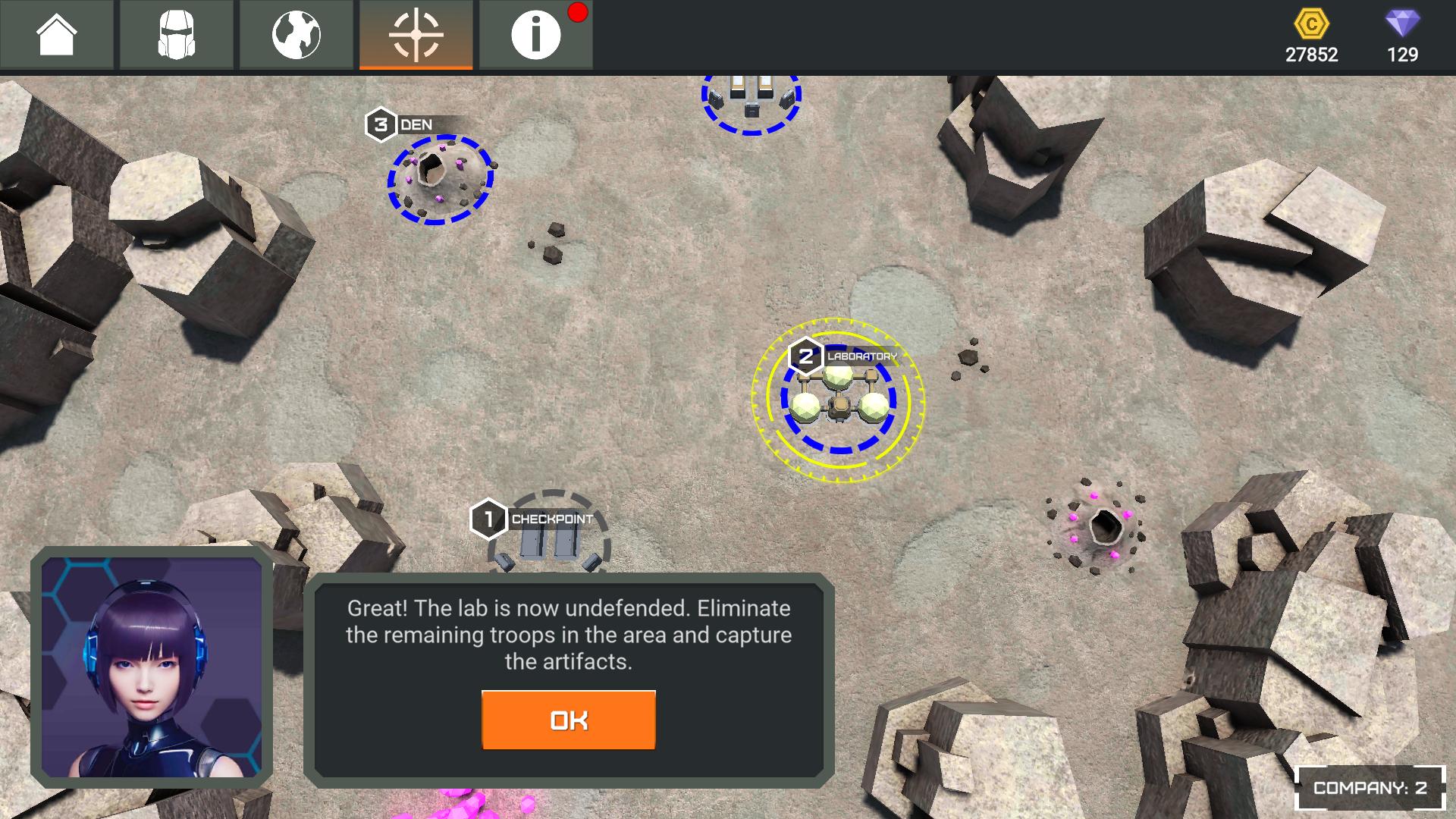Tap the purple gem currency icon
This screenshot has width=1456, height=819.
(x=1402, y=25)
